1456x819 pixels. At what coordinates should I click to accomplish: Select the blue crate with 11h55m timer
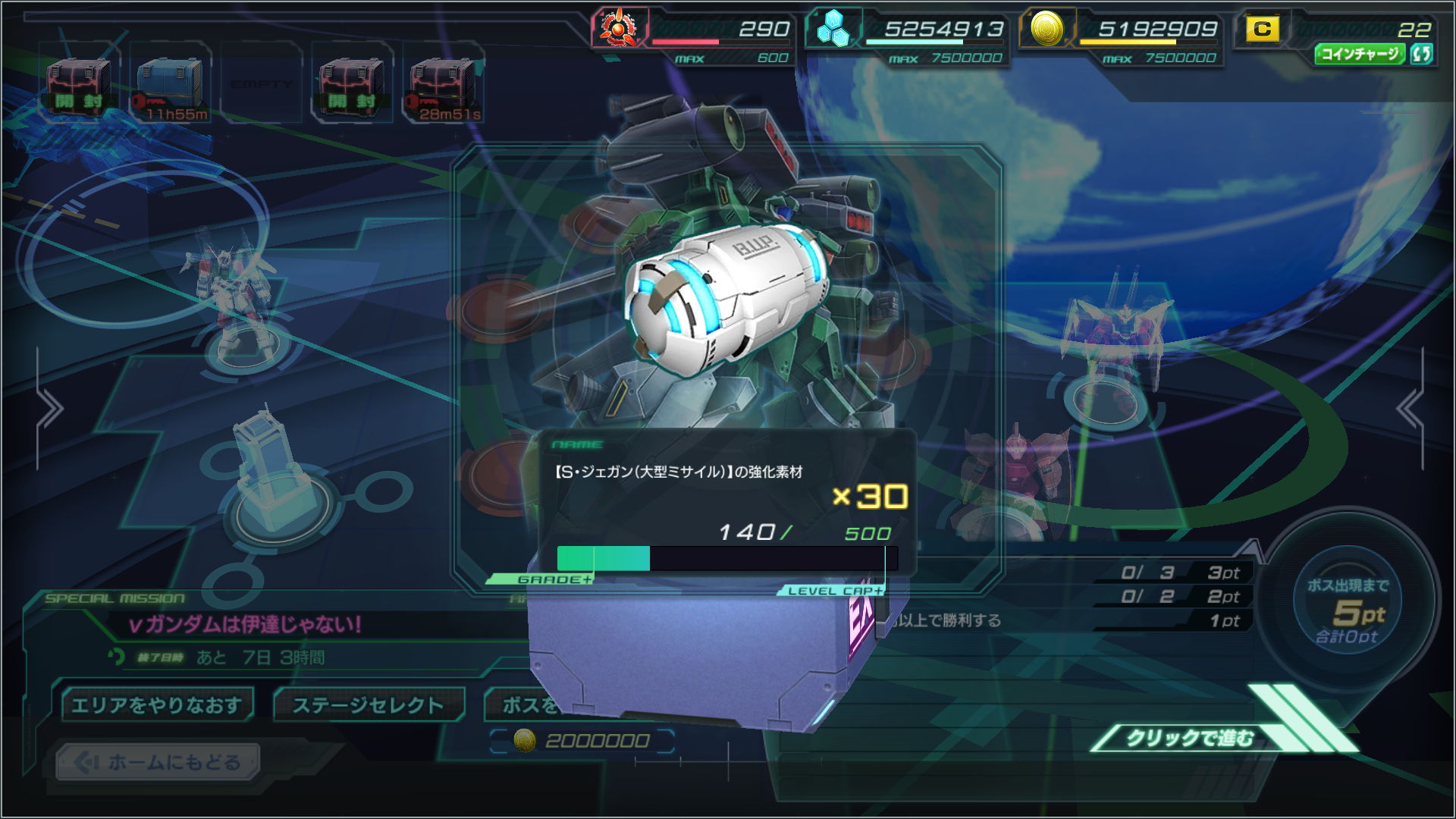tap(171, 84)
